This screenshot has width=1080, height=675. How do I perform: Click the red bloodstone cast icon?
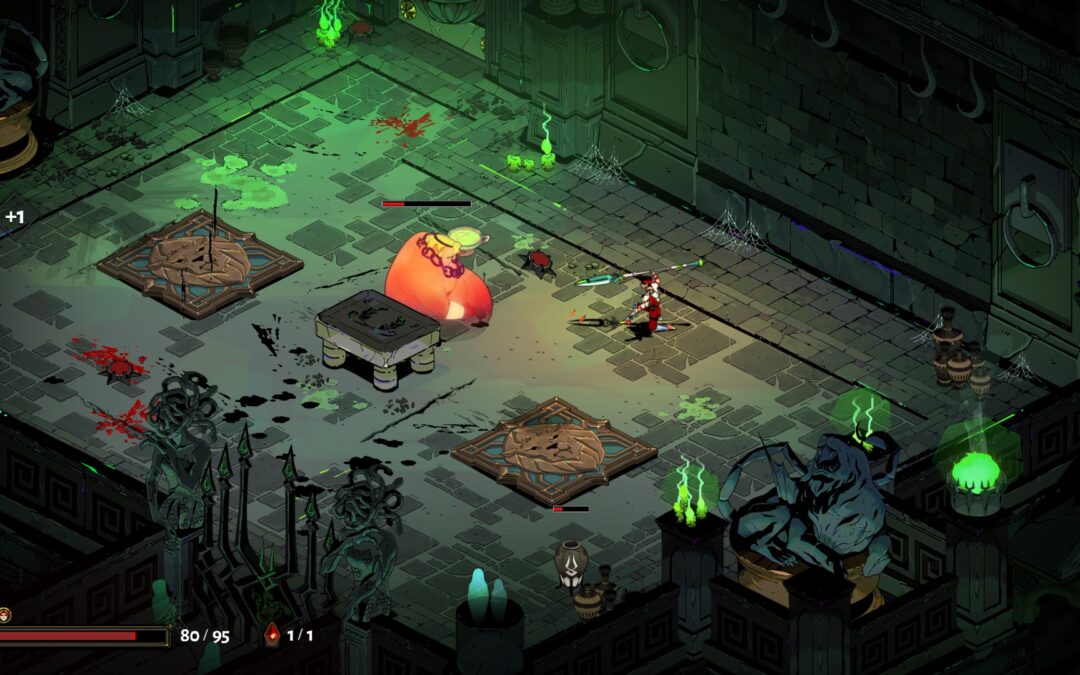[272, 634]
